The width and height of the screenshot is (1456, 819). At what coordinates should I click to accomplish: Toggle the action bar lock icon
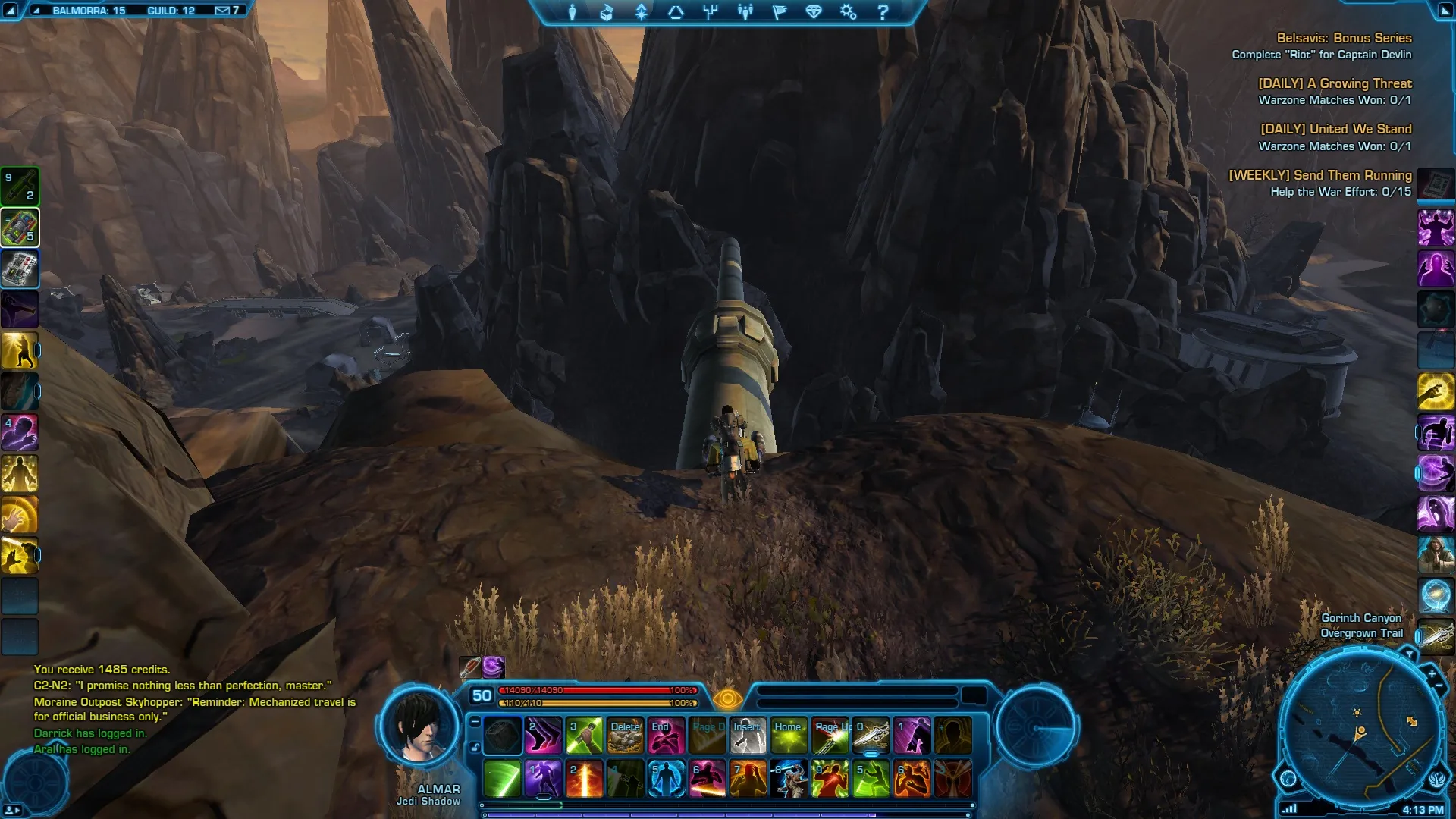pyautogui.click(x=475, y=748)
